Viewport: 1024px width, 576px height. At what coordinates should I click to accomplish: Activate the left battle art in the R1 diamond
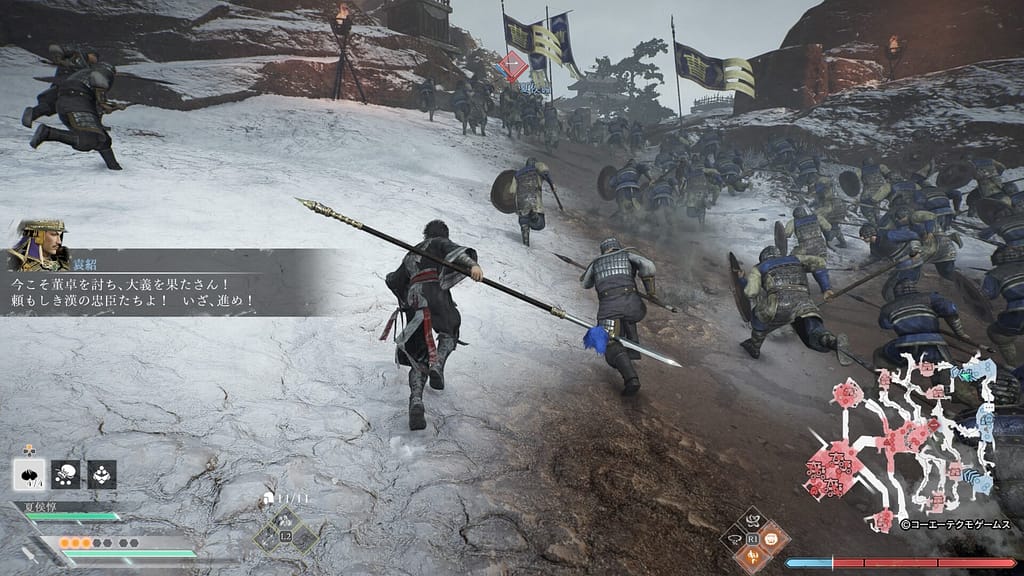pos(735,538)
